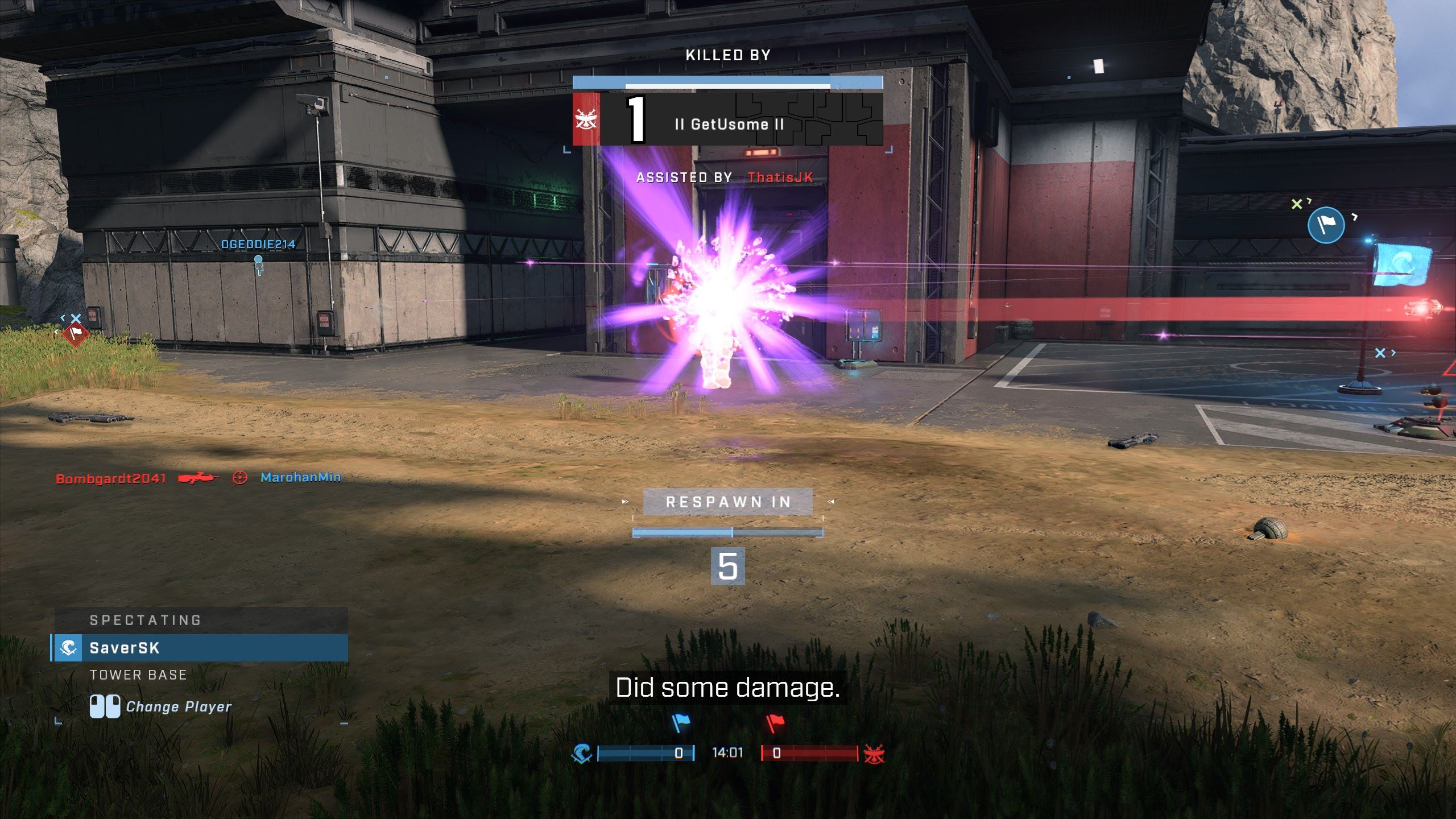The image size is (1456, 819).
Task: Click the red emblem on the killer card
Action: [586, 120]
